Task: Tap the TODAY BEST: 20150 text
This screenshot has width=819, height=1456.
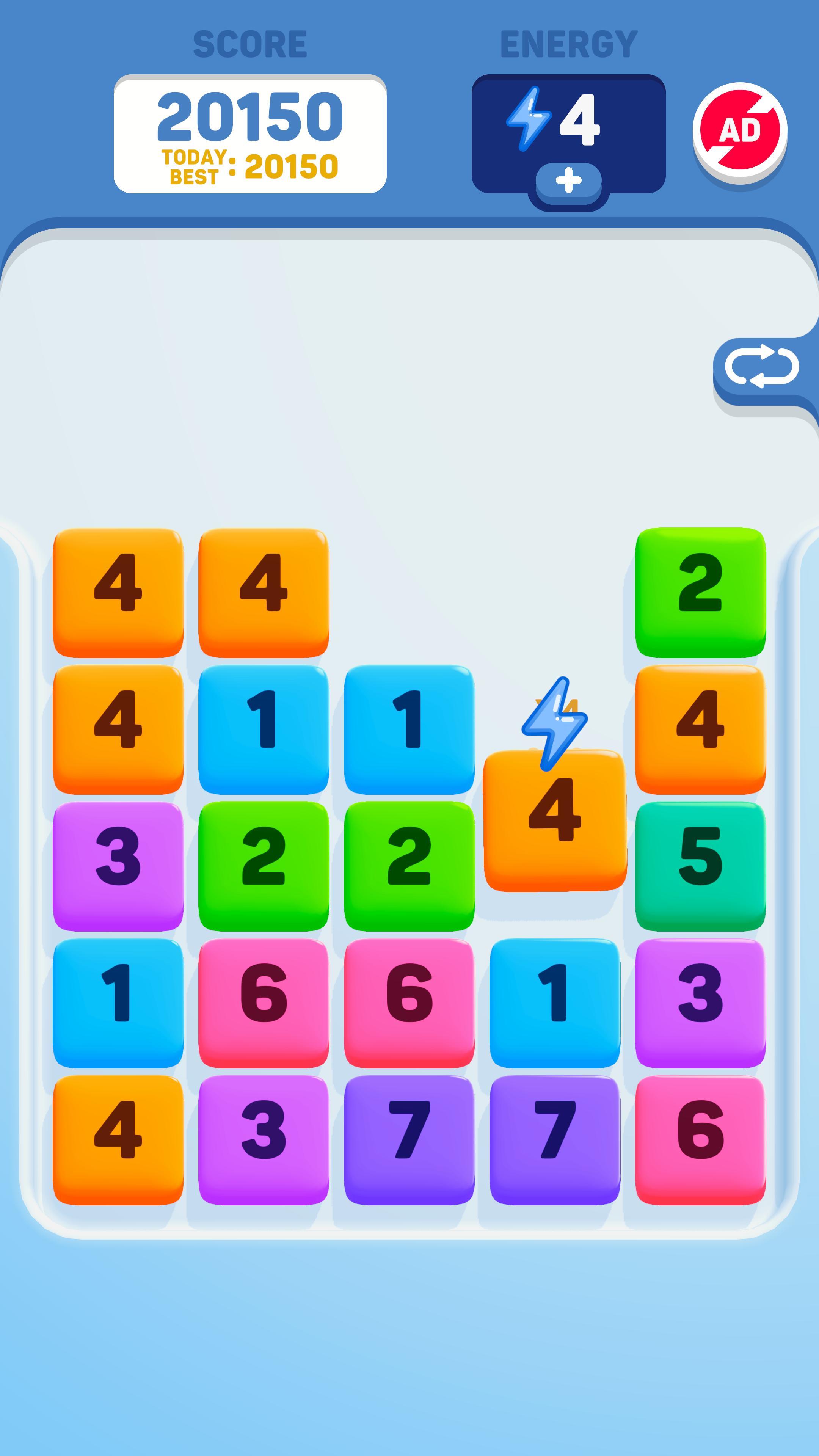Action: pos(250,165)
